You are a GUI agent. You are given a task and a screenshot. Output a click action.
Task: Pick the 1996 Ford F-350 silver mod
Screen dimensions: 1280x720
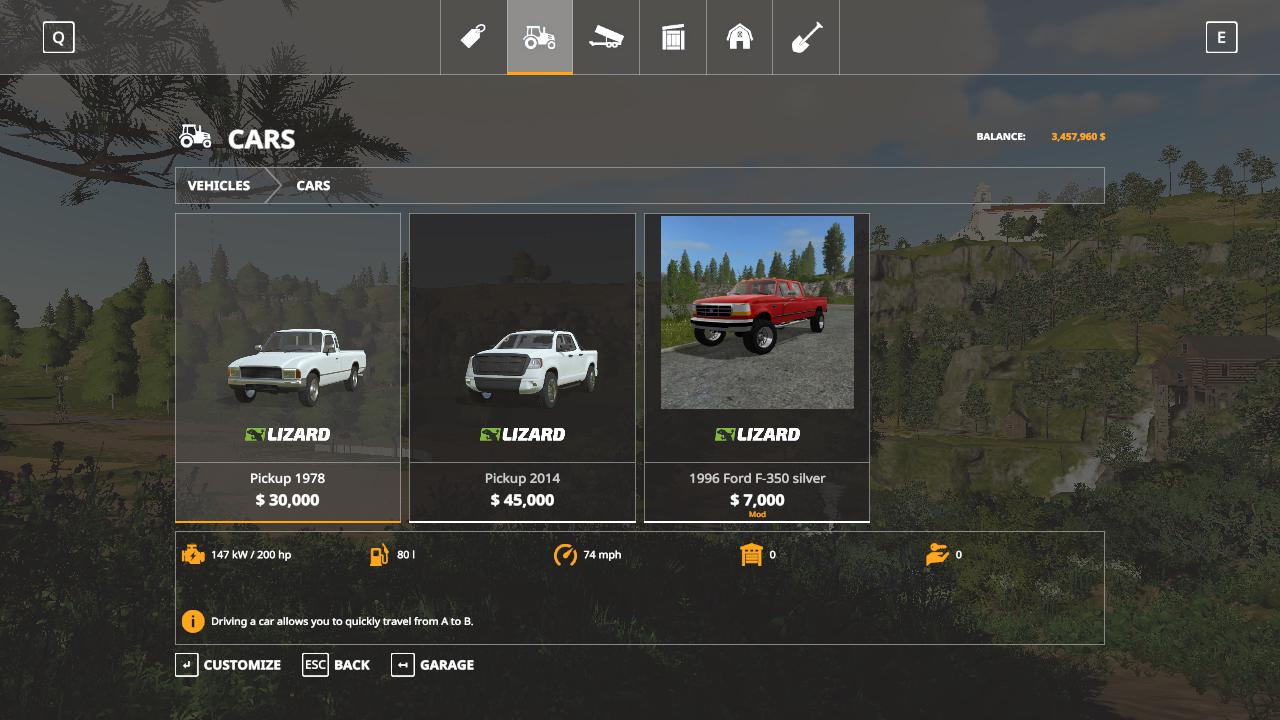tap(757, 367)
